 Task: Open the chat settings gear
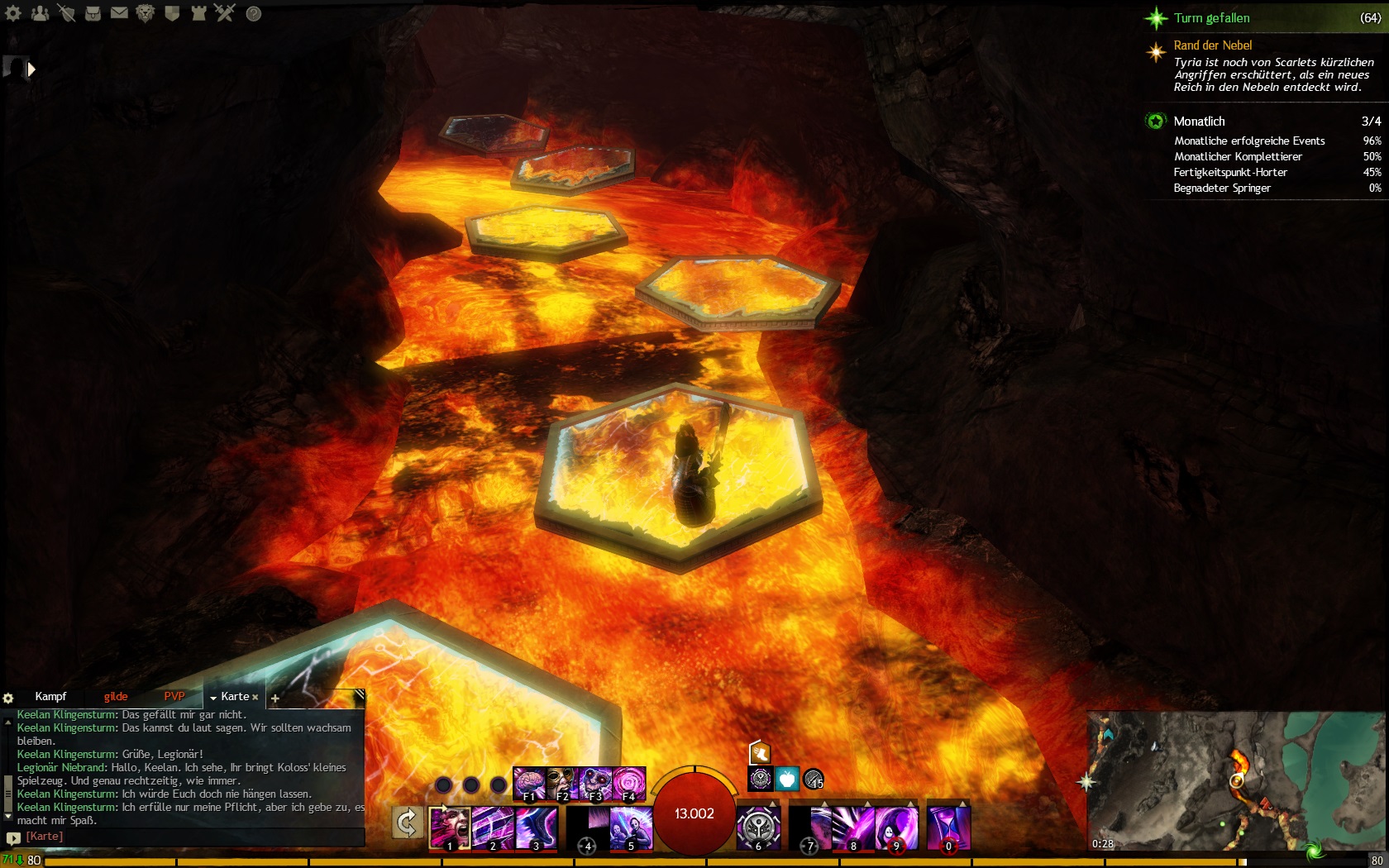tap(8, 698)
